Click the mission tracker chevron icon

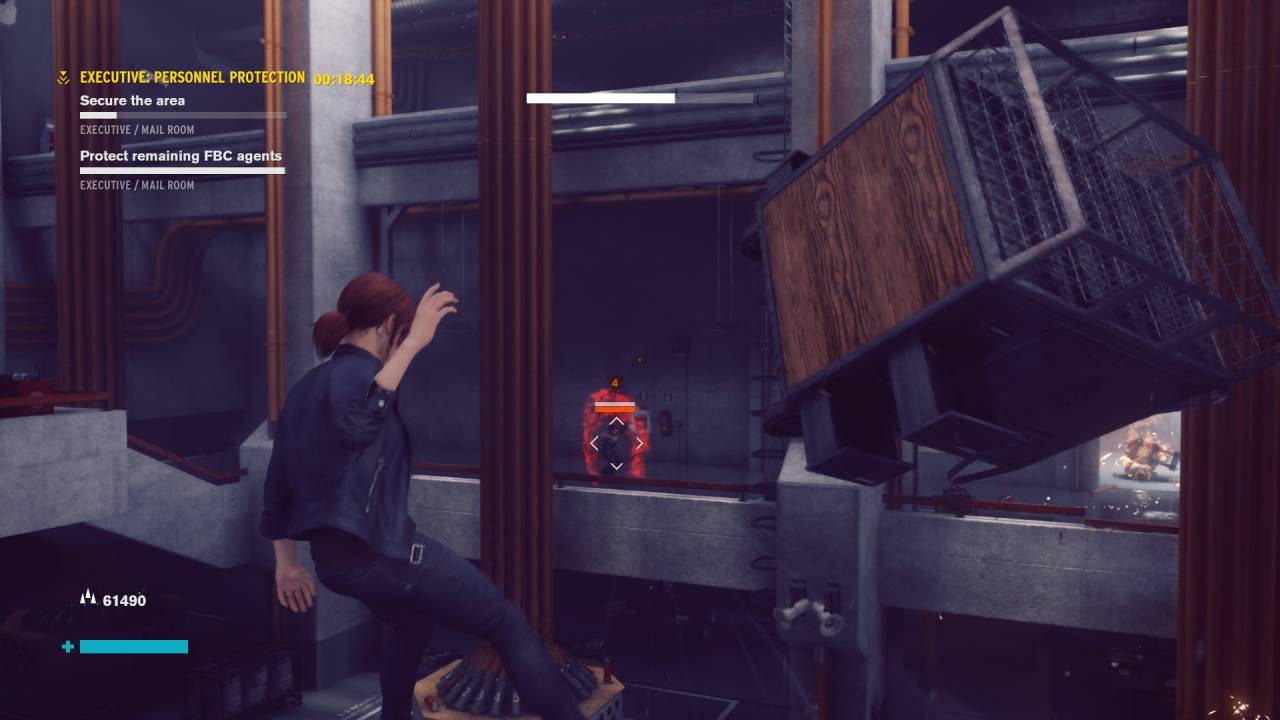click(64, 77)
